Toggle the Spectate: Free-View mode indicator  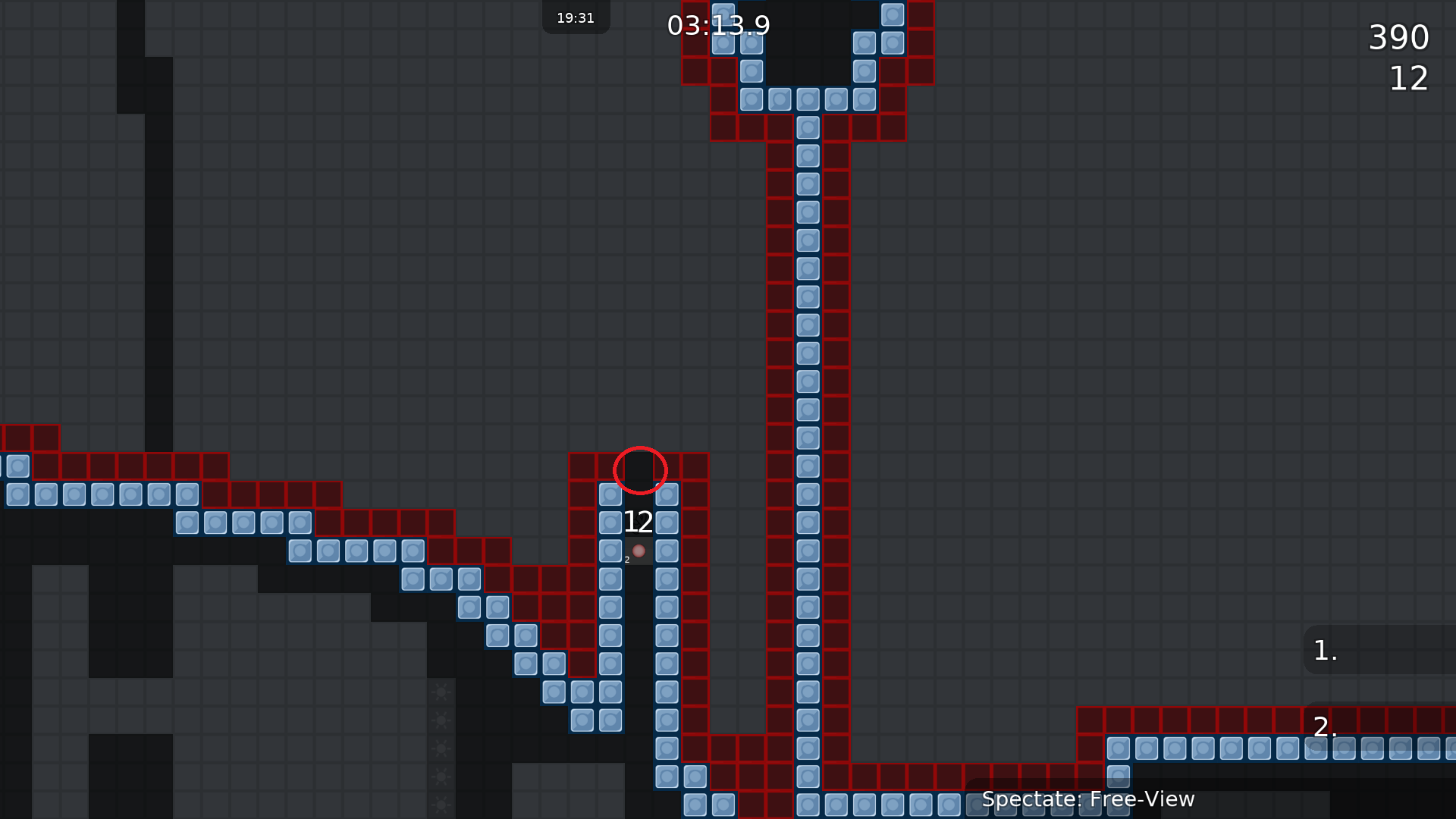pos(1089,799)
